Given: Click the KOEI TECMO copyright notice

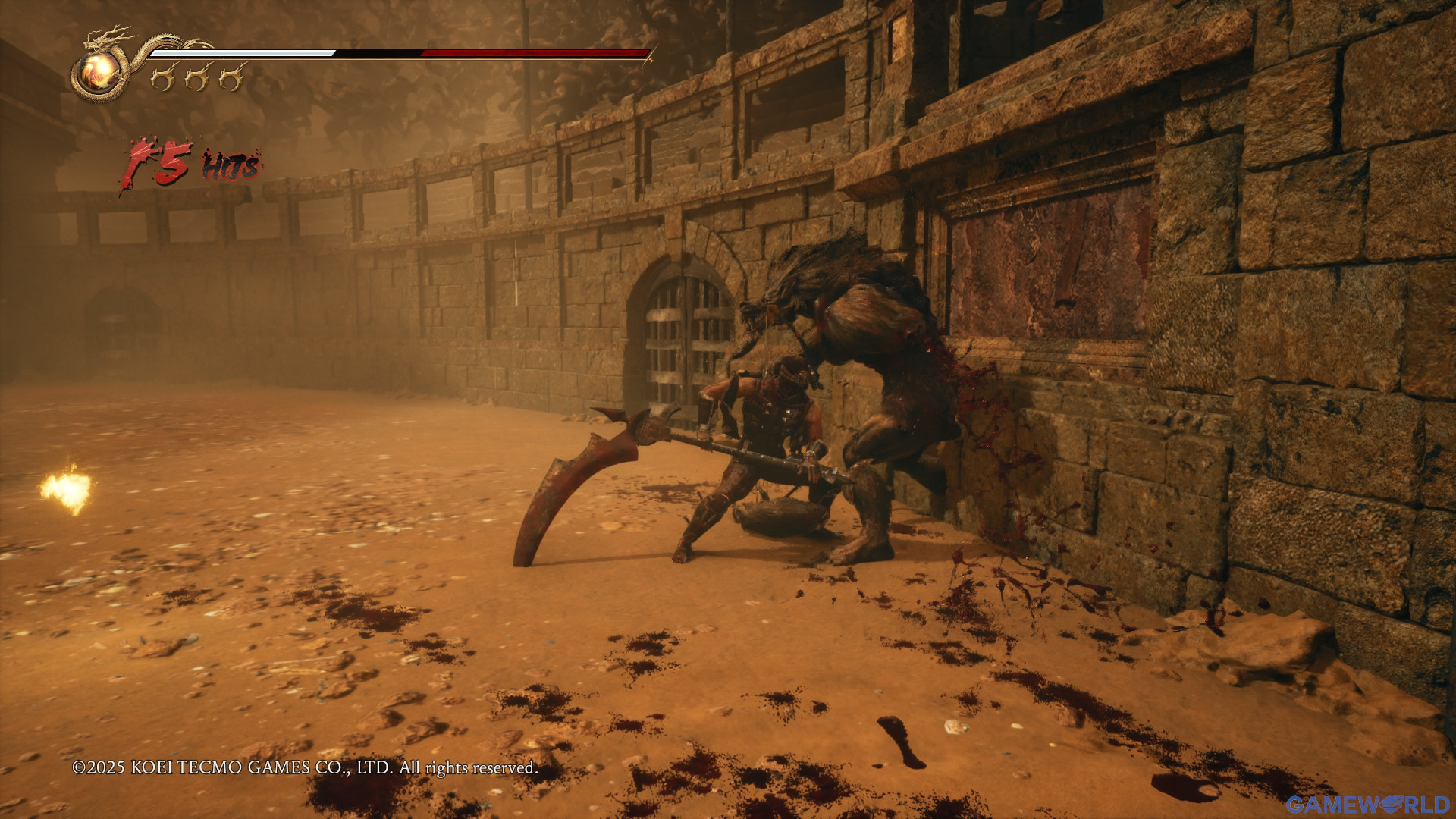Looking at the screenshot, I should 303,767.
